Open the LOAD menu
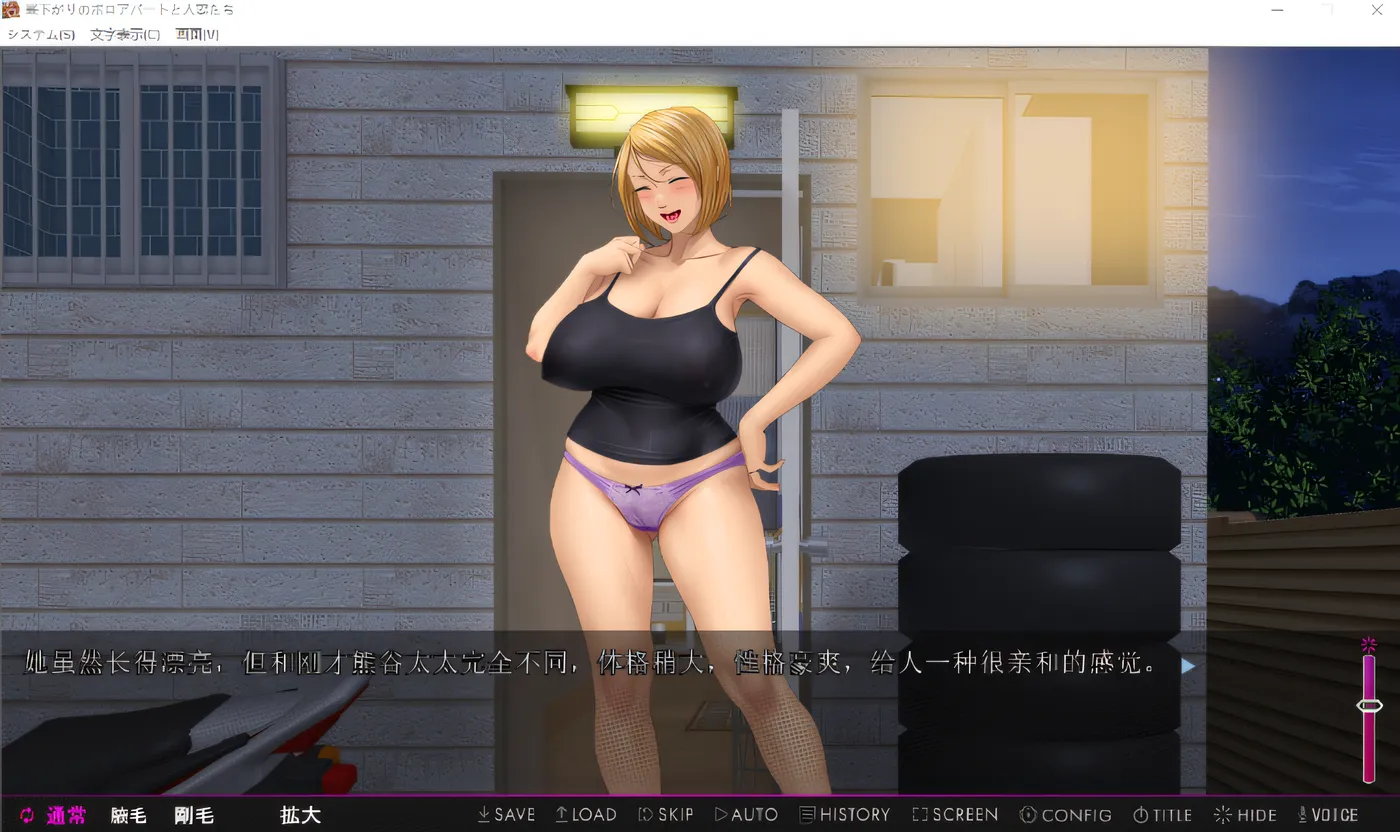The height and width of the screenshot is (832, 1400). [586, 815]
